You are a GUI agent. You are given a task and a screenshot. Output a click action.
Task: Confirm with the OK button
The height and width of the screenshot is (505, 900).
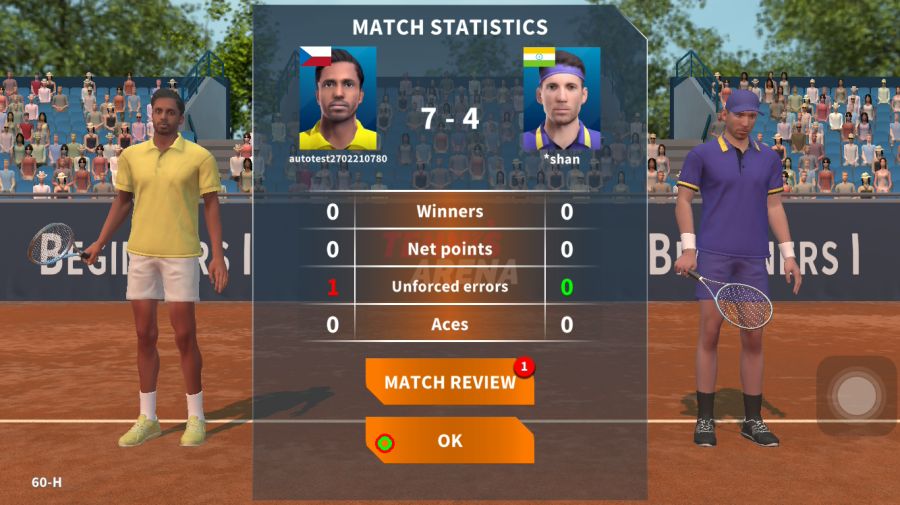coord(449,440)
